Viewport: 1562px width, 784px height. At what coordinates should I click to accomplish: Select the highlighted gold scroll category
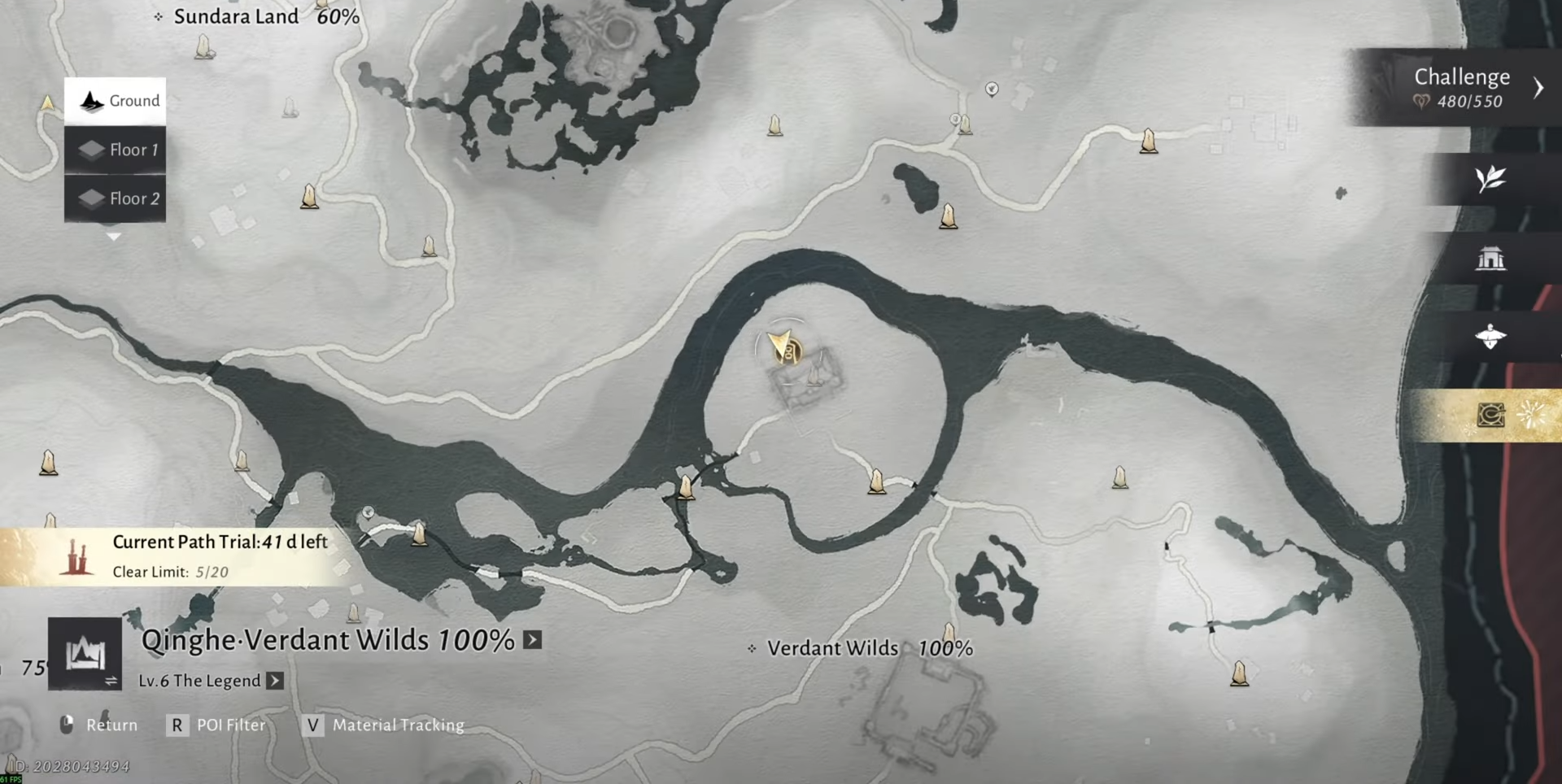point(1490,416)
